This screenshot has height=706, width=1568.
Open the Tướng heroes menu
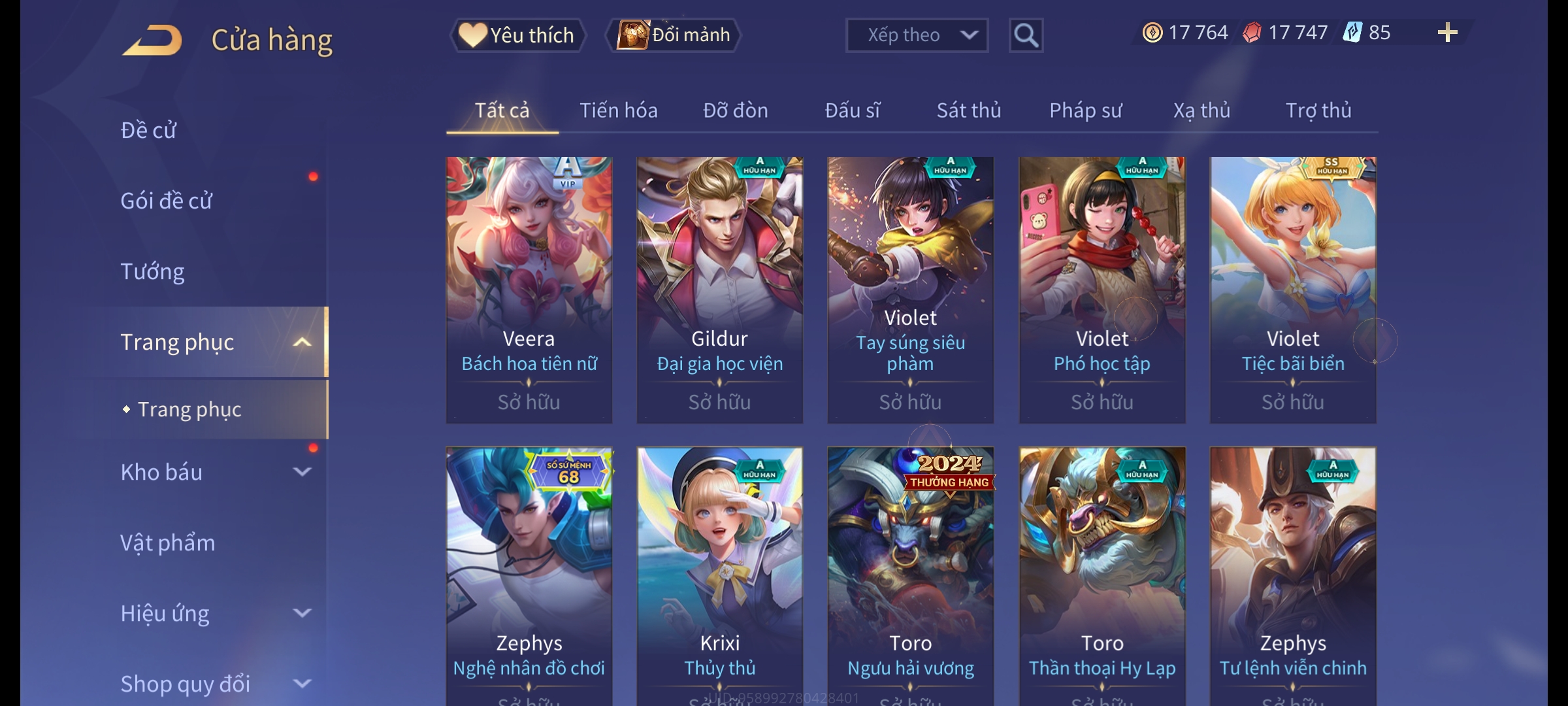(153, 271)
